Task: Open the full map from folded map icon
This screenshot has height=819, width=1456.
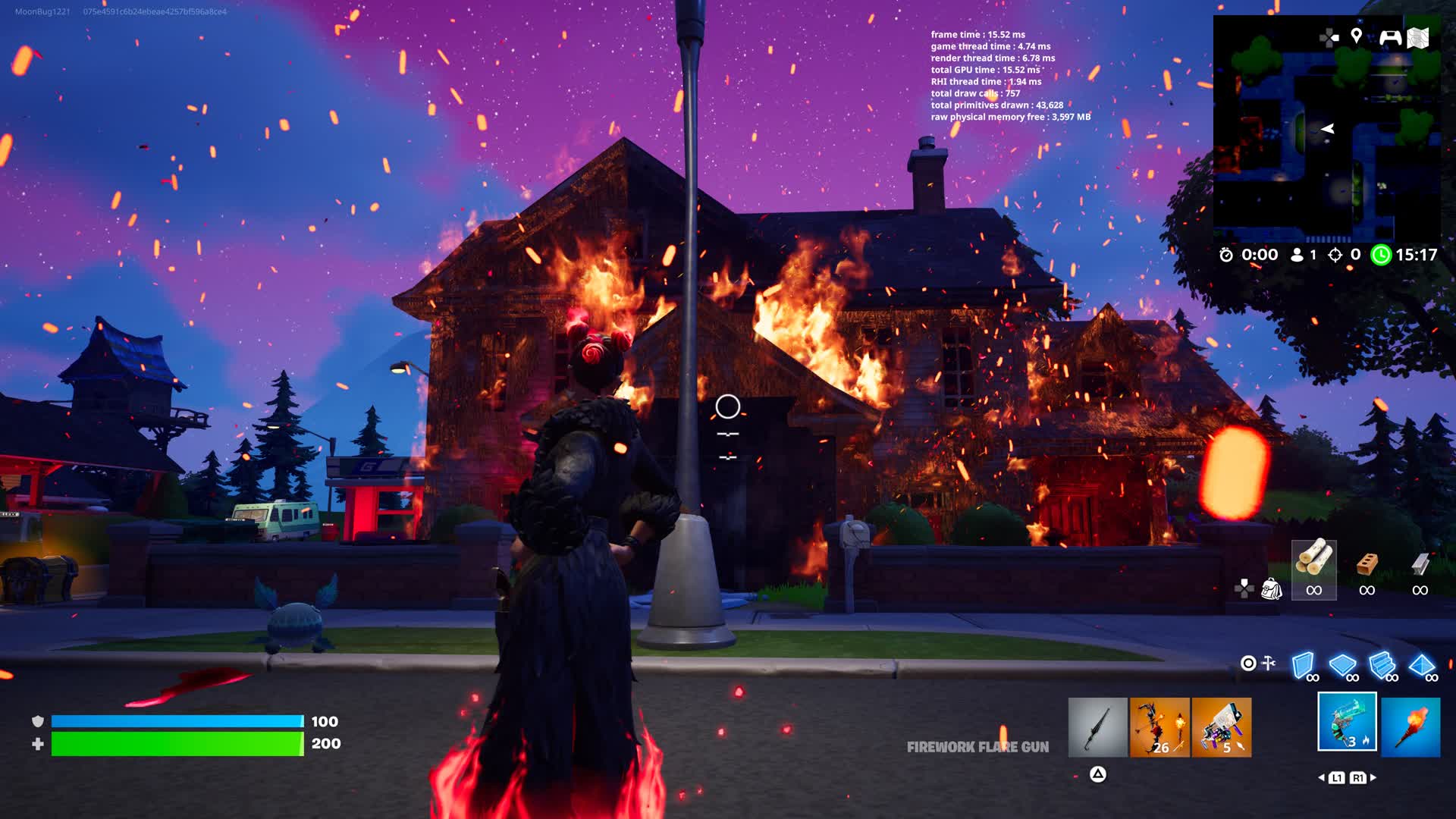Action: click(1418, 37)
